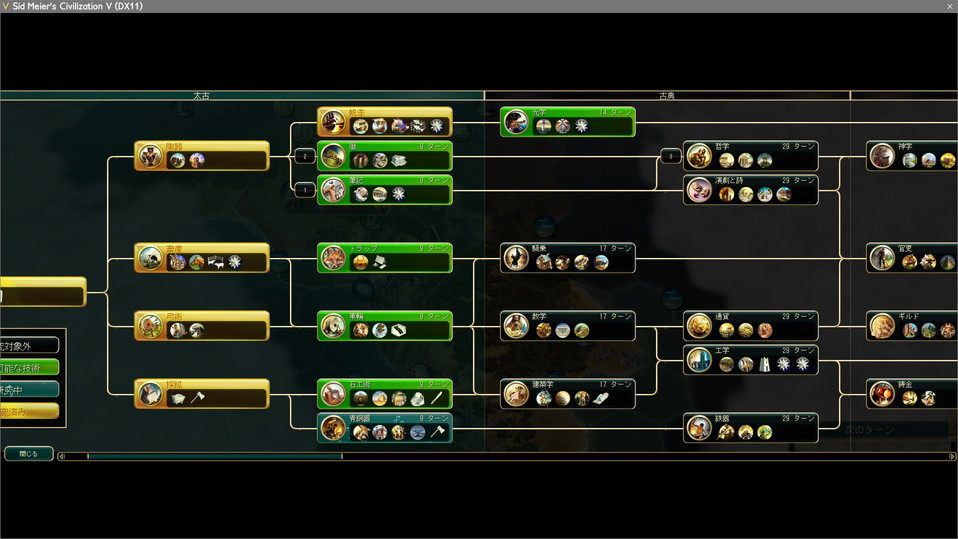Select the 鋳金 (Metal Casting) technology
The width and height of the screenshot is (958, 539).
912,394
